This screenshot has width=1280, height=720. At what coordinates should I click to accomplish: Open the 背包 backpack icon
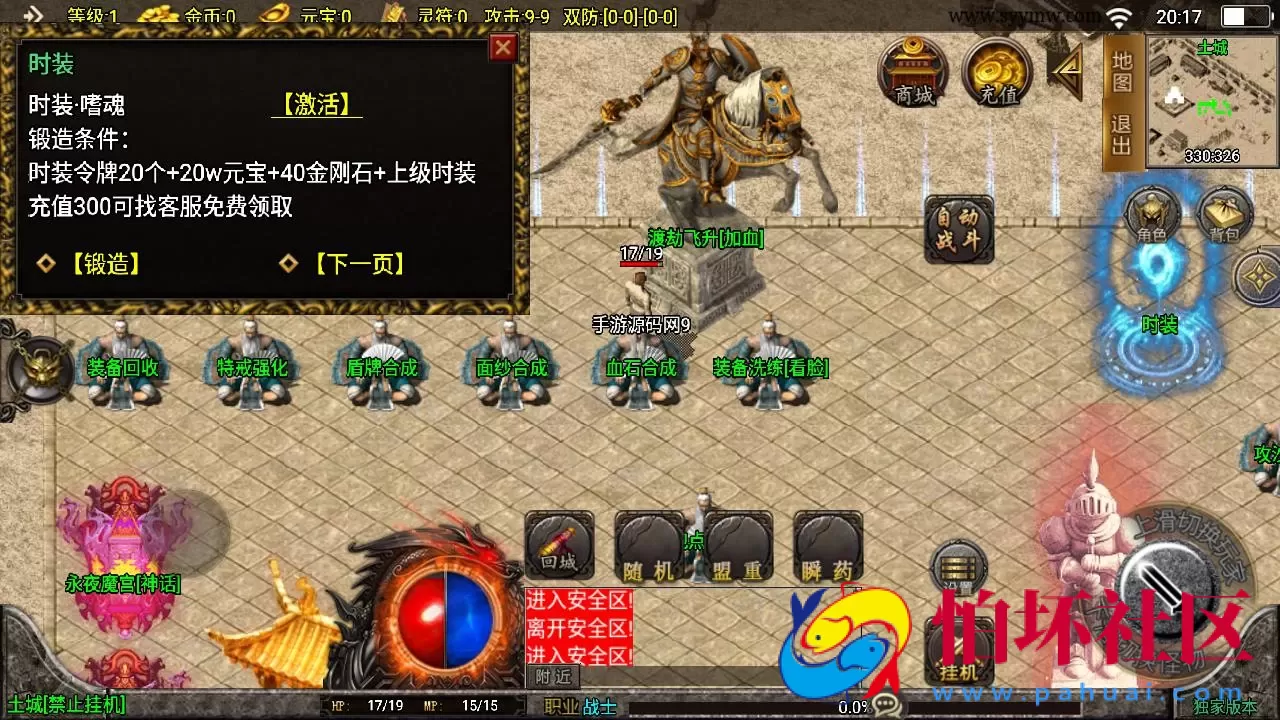pyautogui.click(x=1222, y=215)
